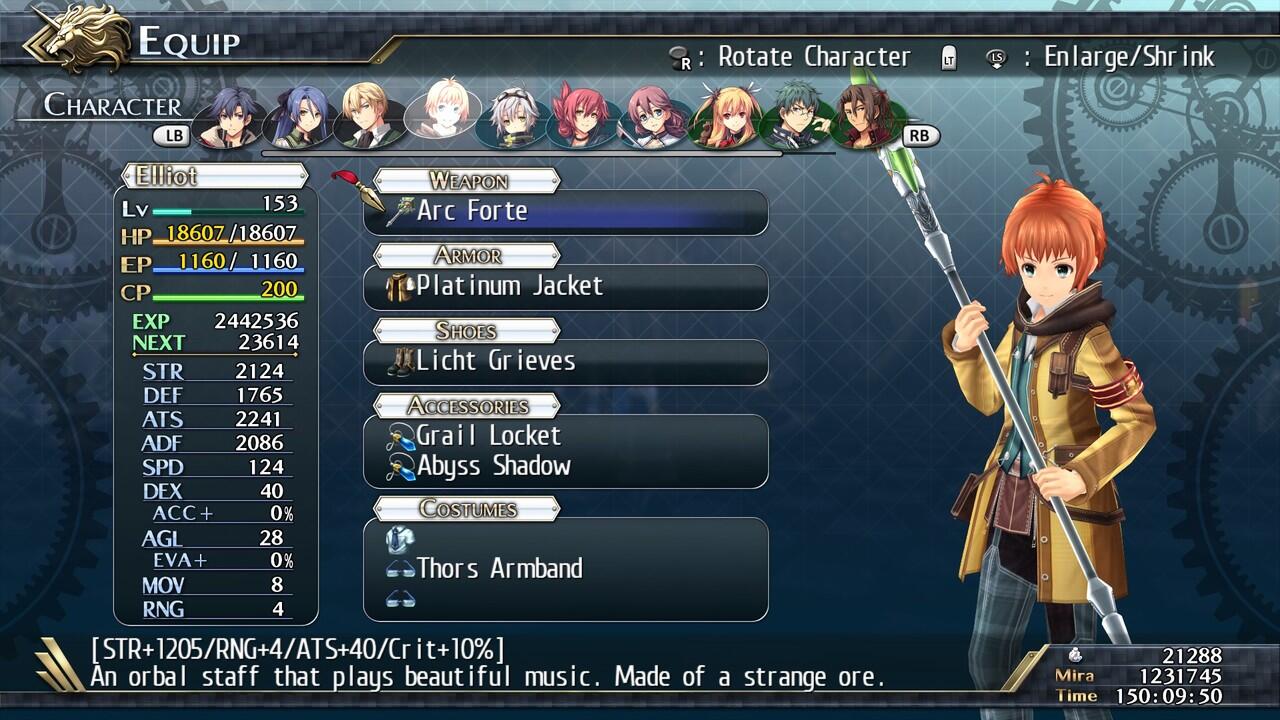Open the empty costume slot below Thors Armband

click(565, 599)
